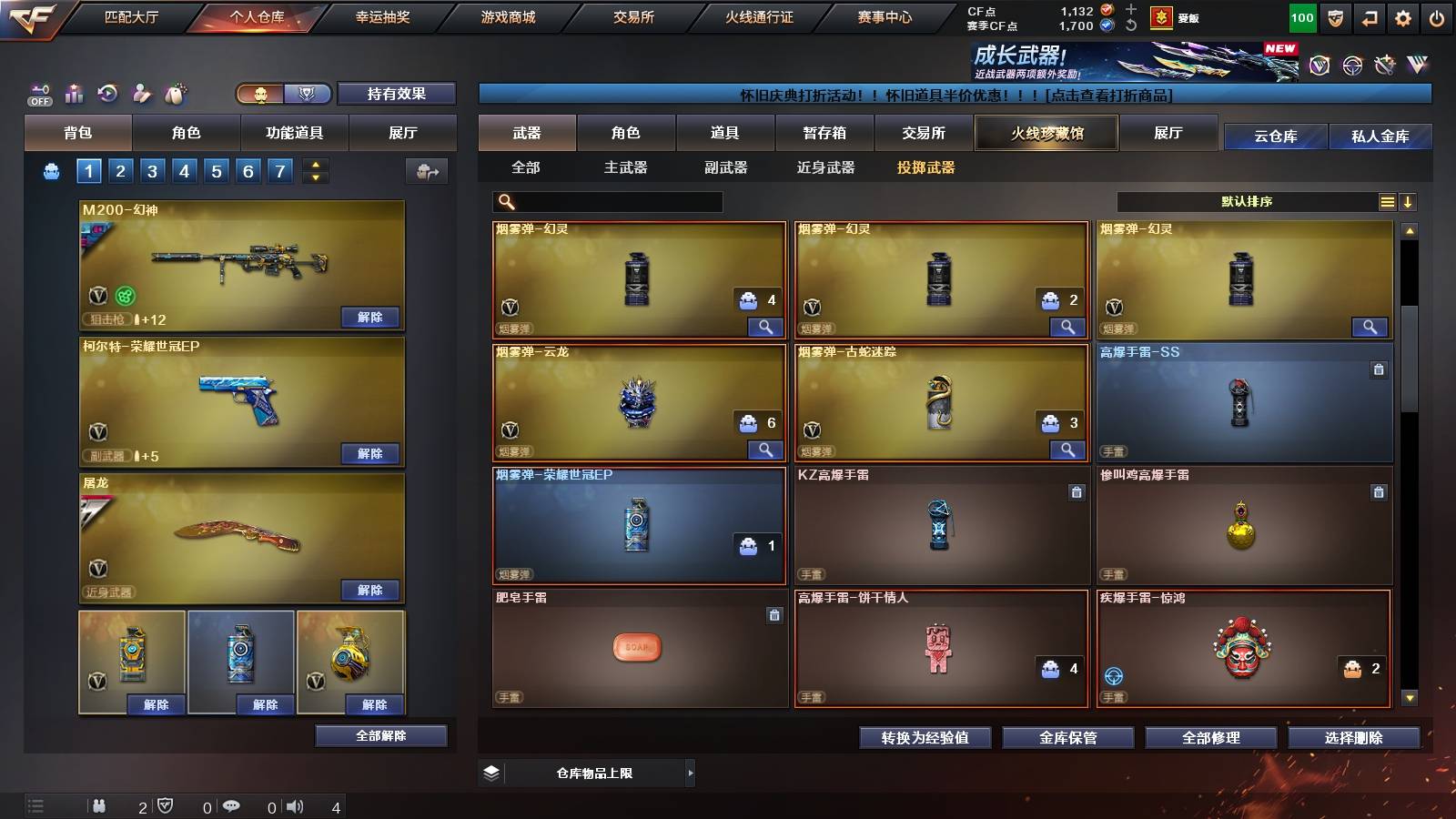This screenshot has height=819, width=1456.
Task: Click the 转换为经验值 button at the bottom
Action: tap(925, 738)
